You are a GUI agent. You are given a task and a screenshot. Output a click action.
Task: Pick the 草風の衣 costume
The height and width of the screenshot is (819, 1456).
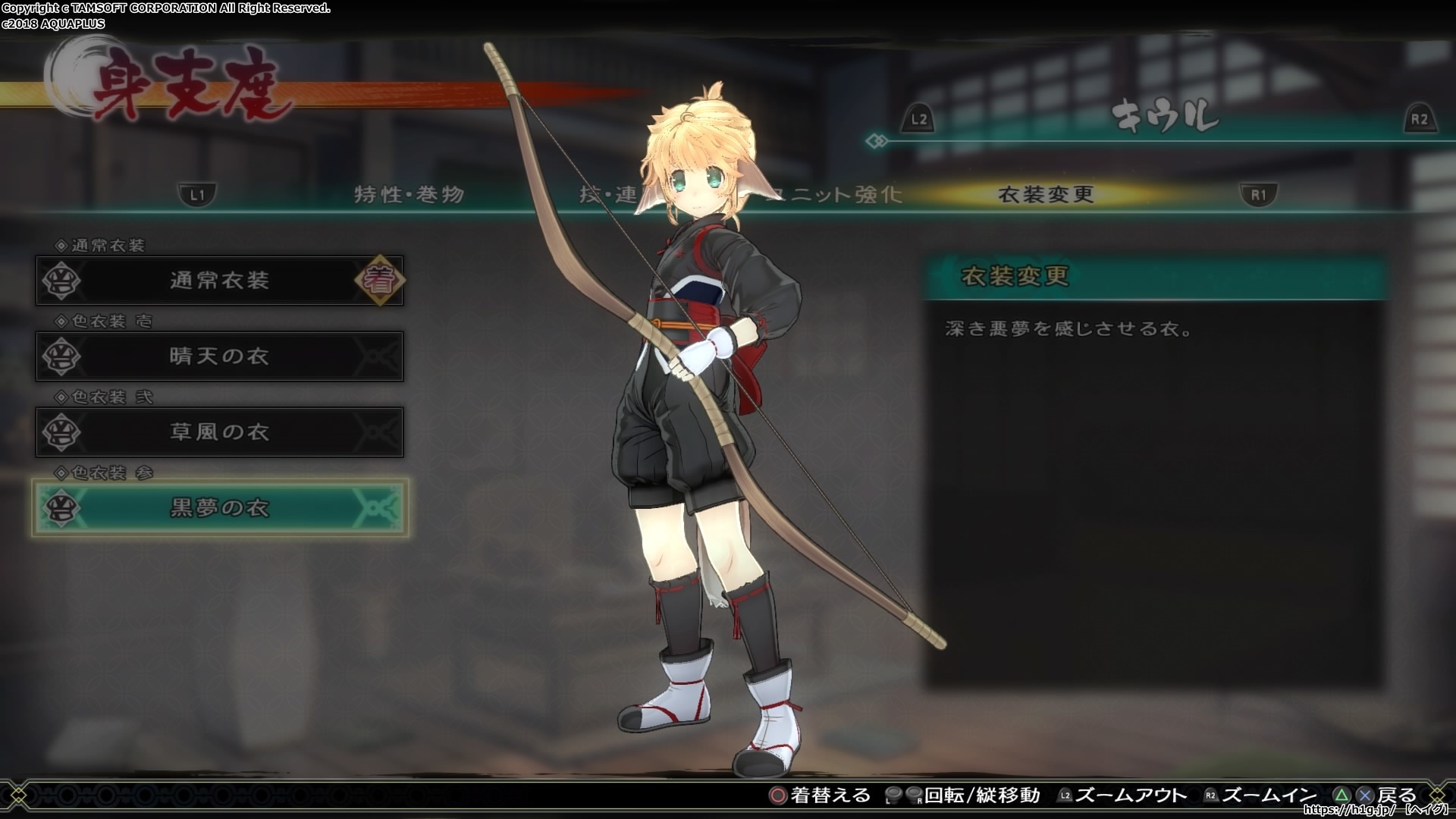pyautogui.click(x=219, y=432)
